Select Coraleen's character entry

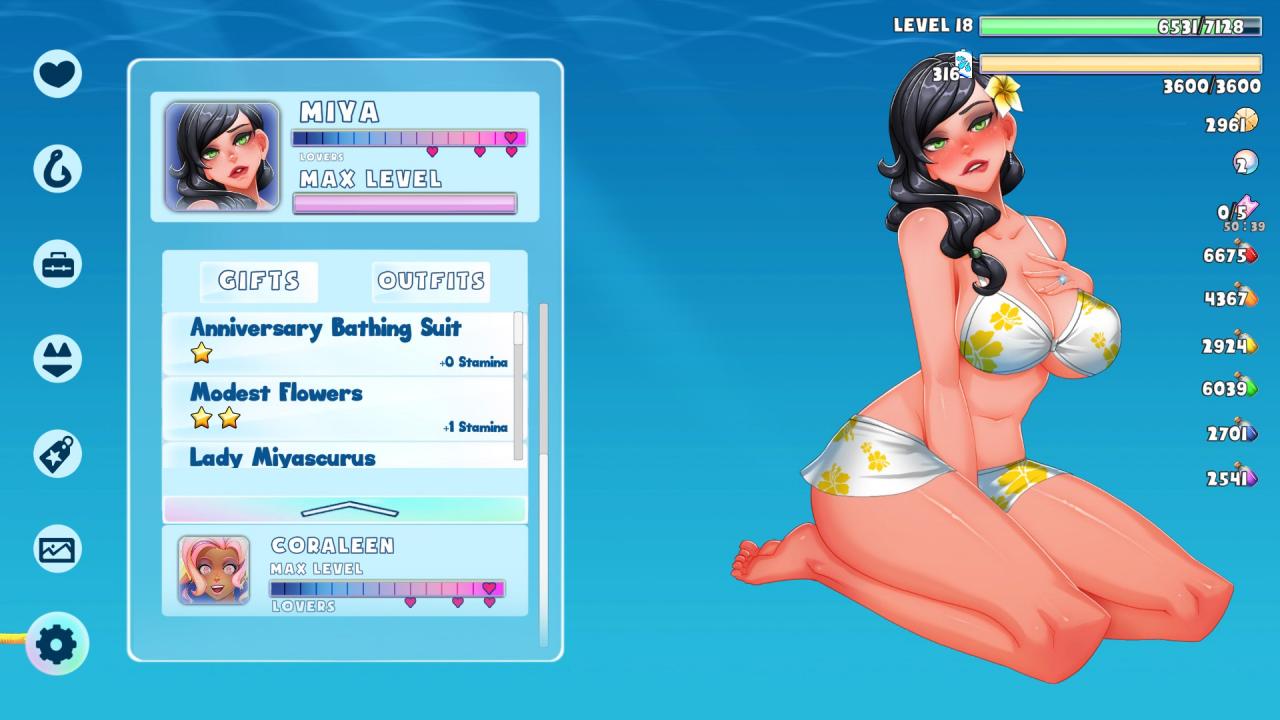385,571
